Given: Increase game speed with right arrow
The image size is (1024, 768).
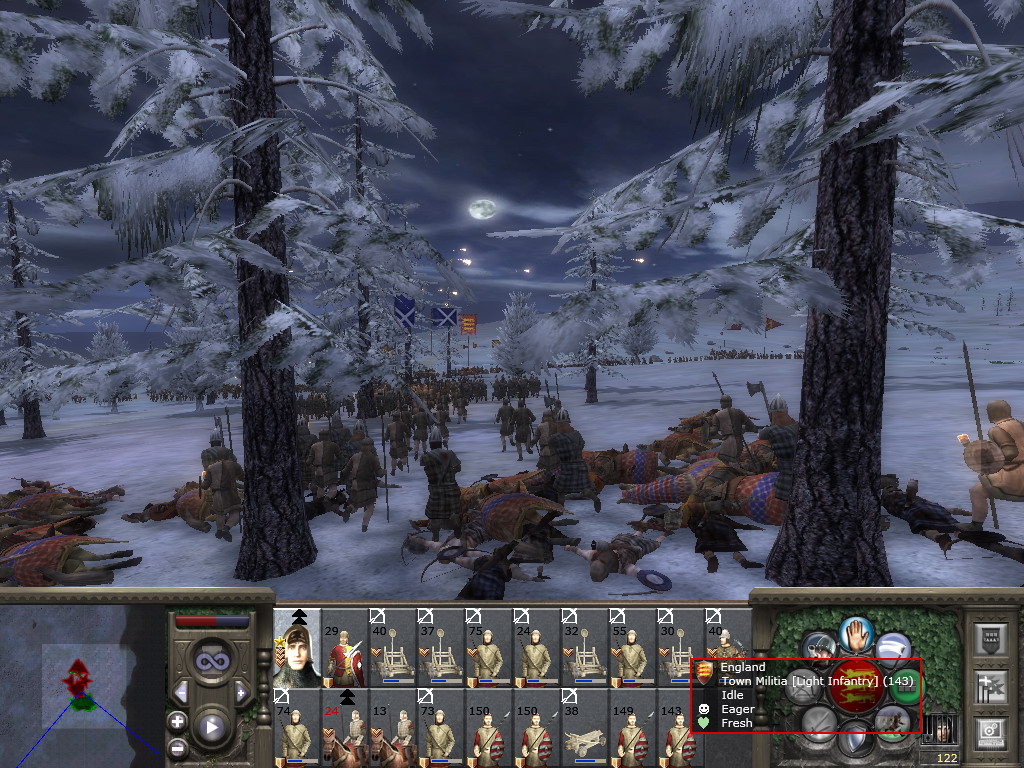Looking at the screenshot, I should coord(241,692).
